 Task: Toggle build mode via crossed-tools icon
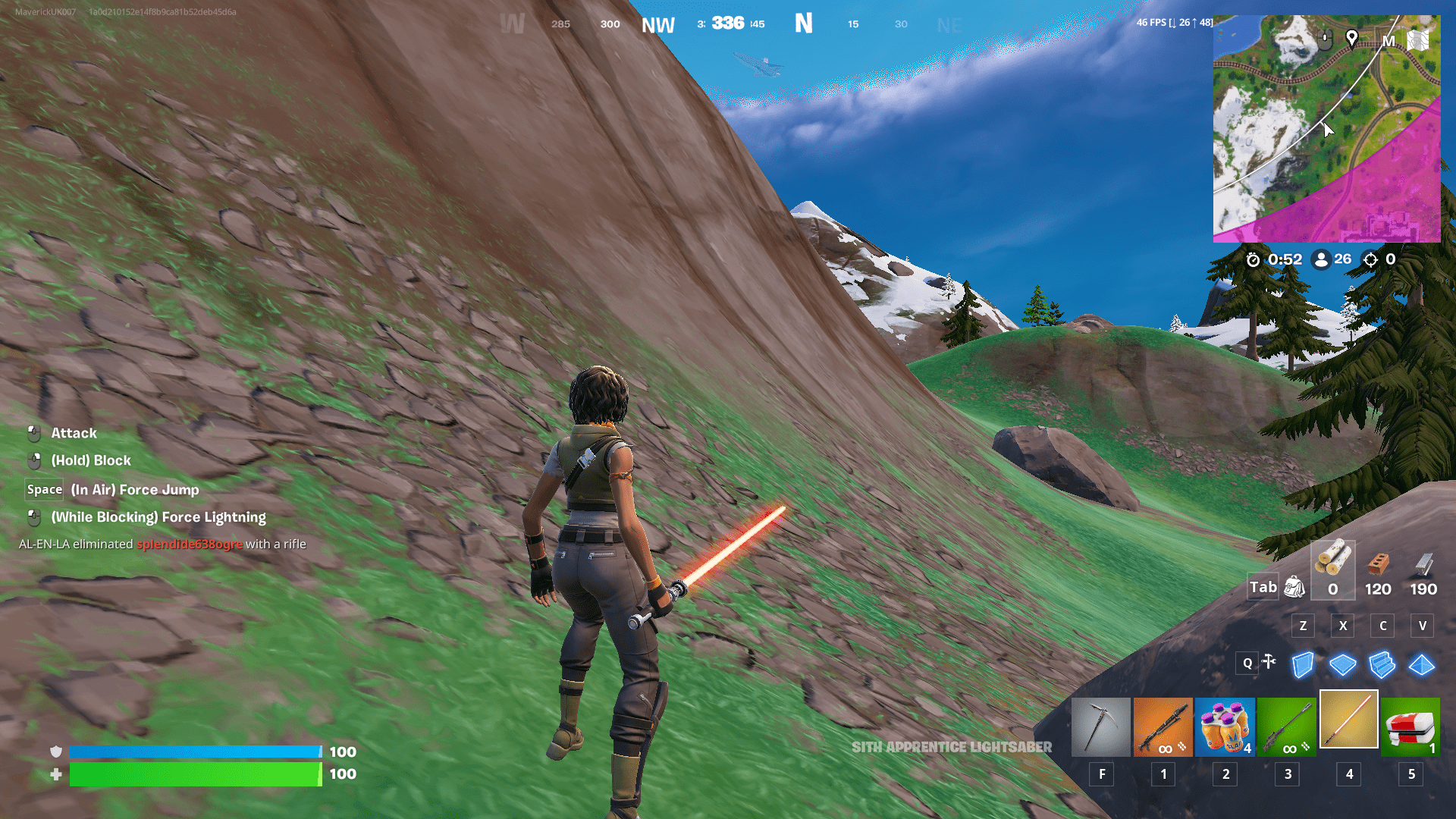[x=1269, y=662]
